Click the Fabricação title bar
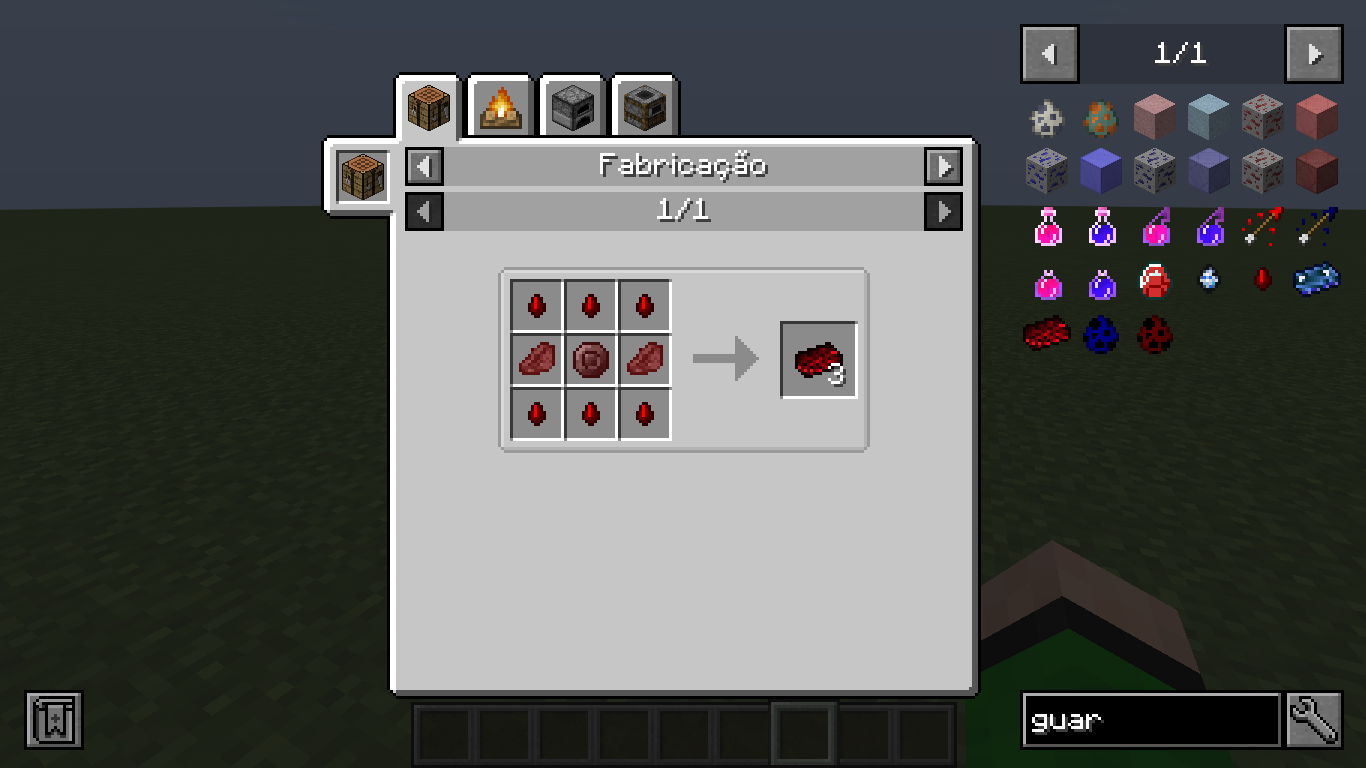1366x768 pixels. pos(683,166)
